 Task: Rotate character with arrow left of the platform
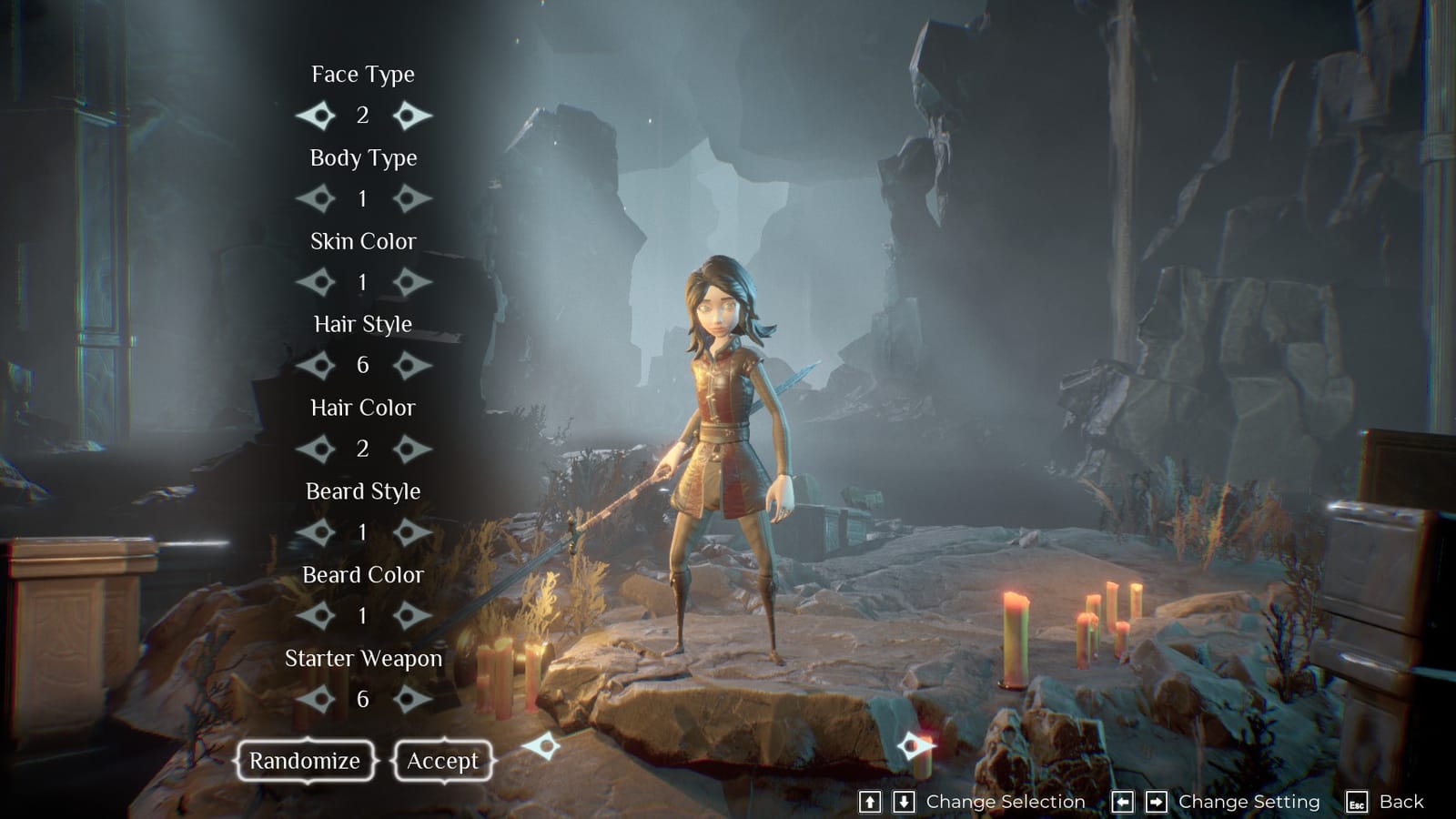(541, 747)
